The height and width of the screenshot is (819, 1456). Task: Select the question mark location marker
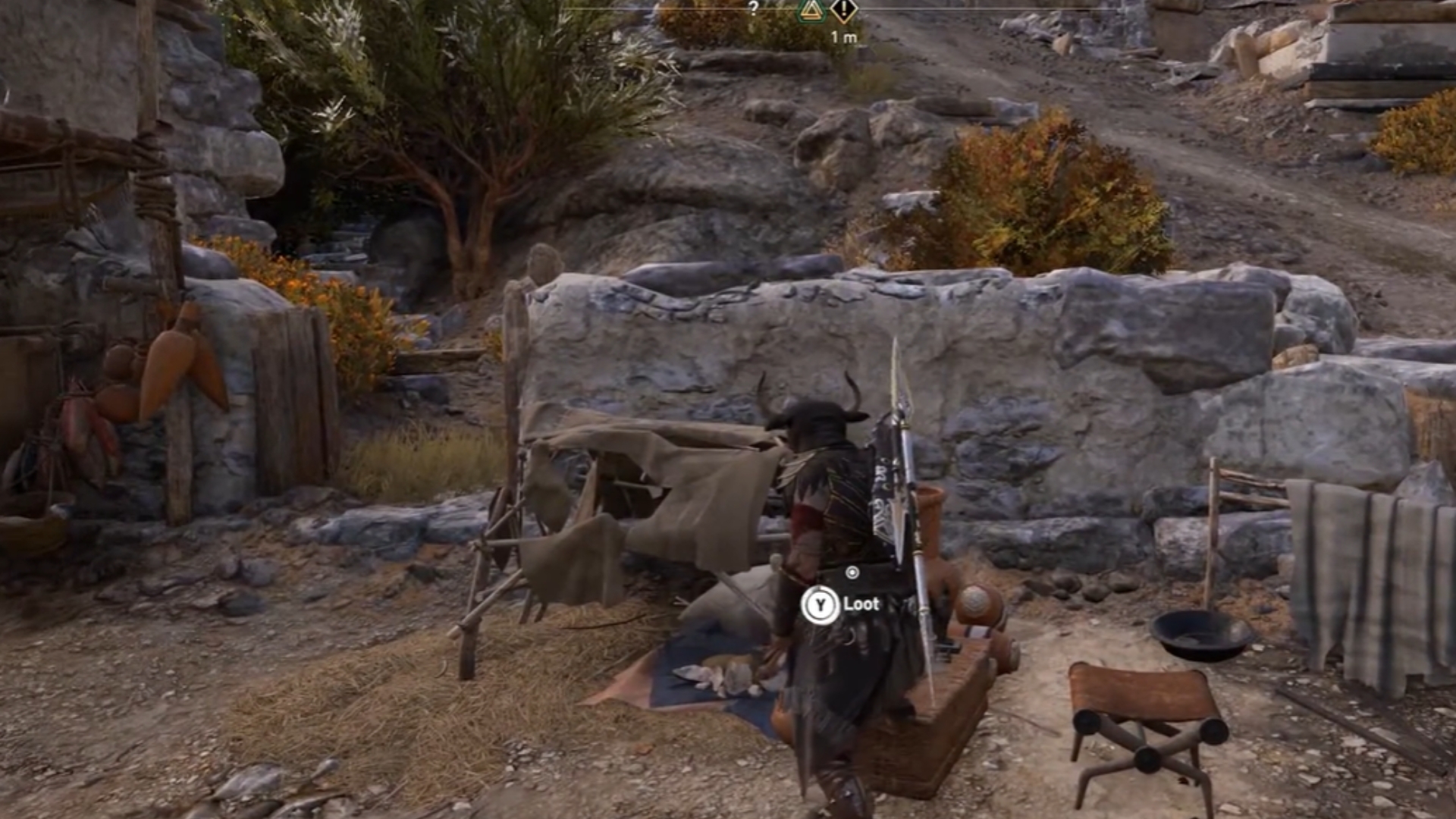point(753,8)
